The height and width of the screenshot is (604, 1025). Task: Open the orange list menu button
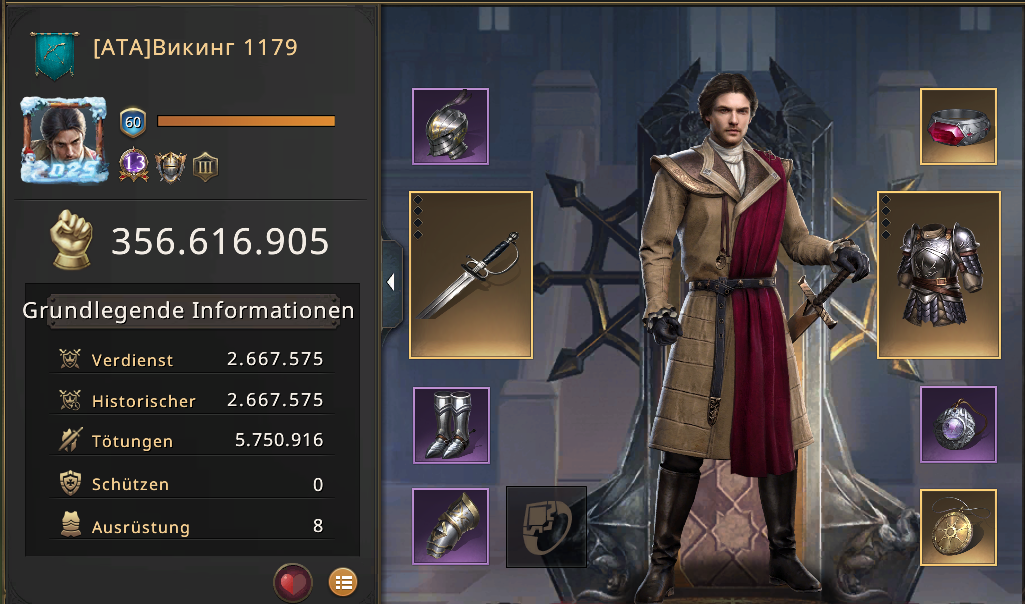[343, 582]
